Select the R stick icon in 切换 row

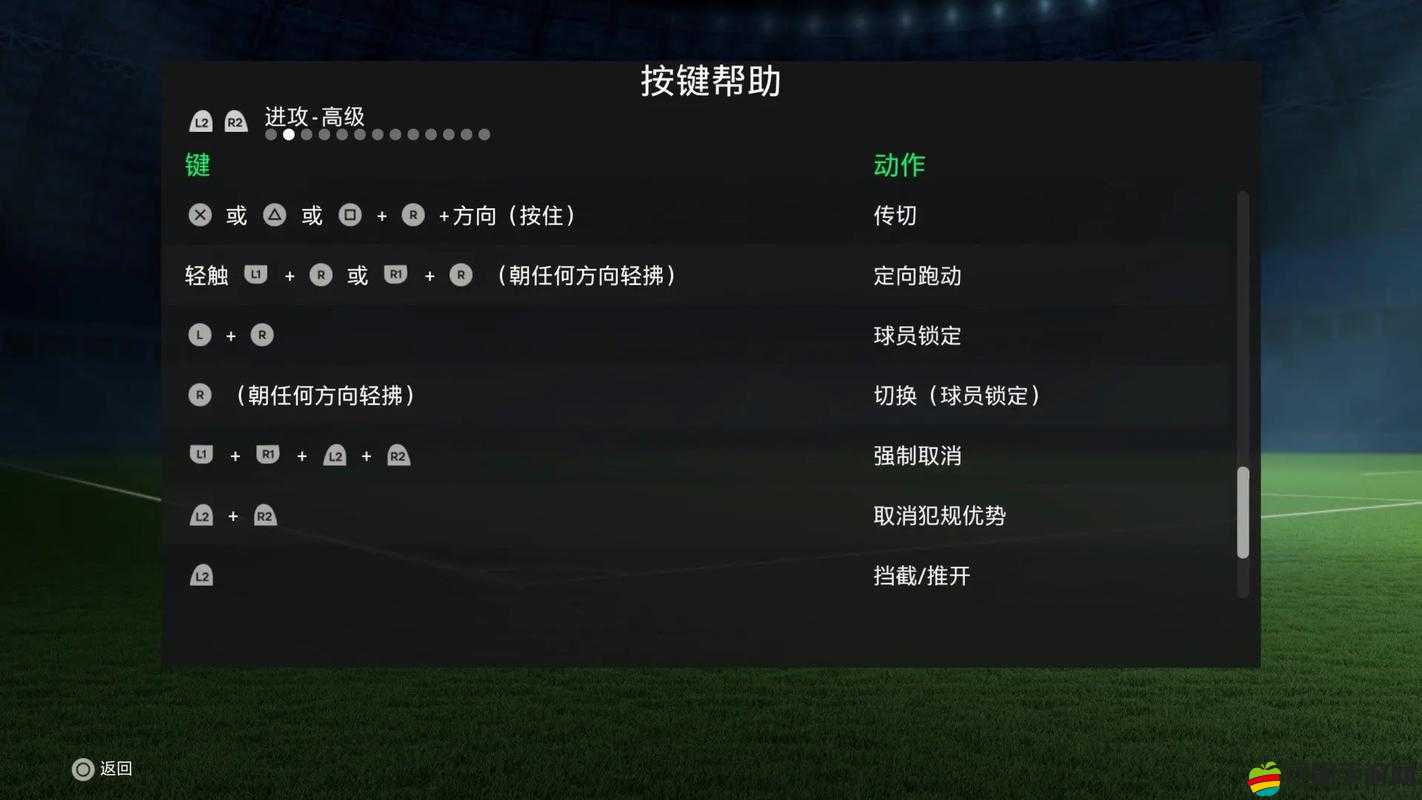coord(199,394)
